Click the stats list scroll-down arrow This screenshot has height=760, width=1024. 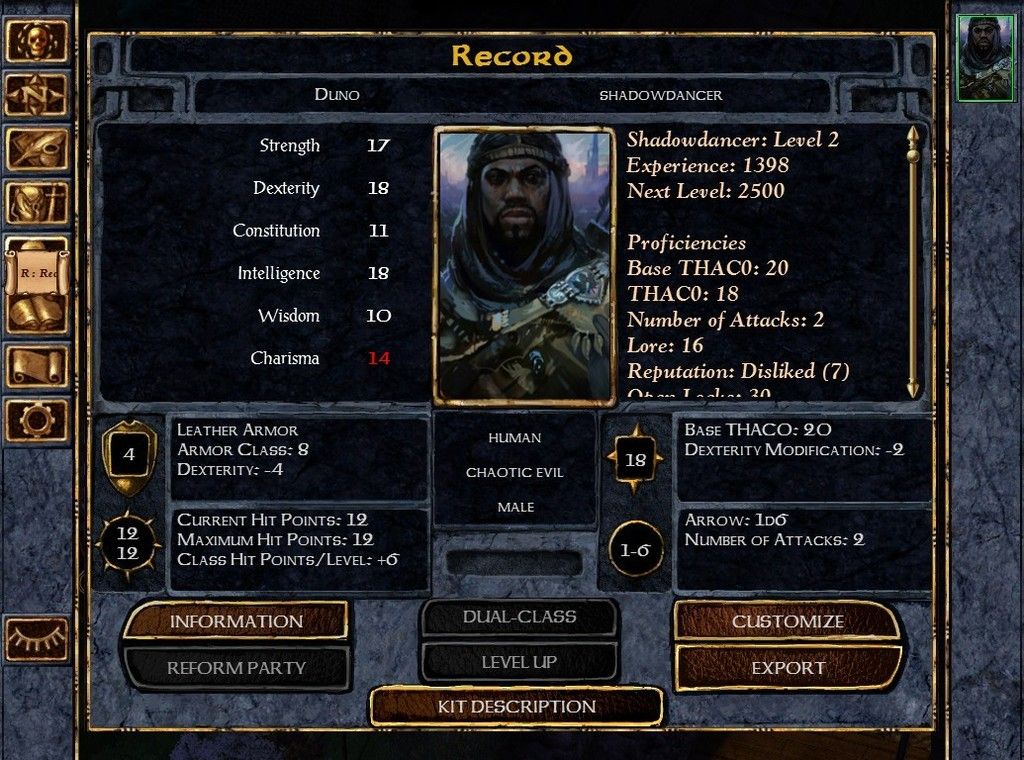click(912, 387)
